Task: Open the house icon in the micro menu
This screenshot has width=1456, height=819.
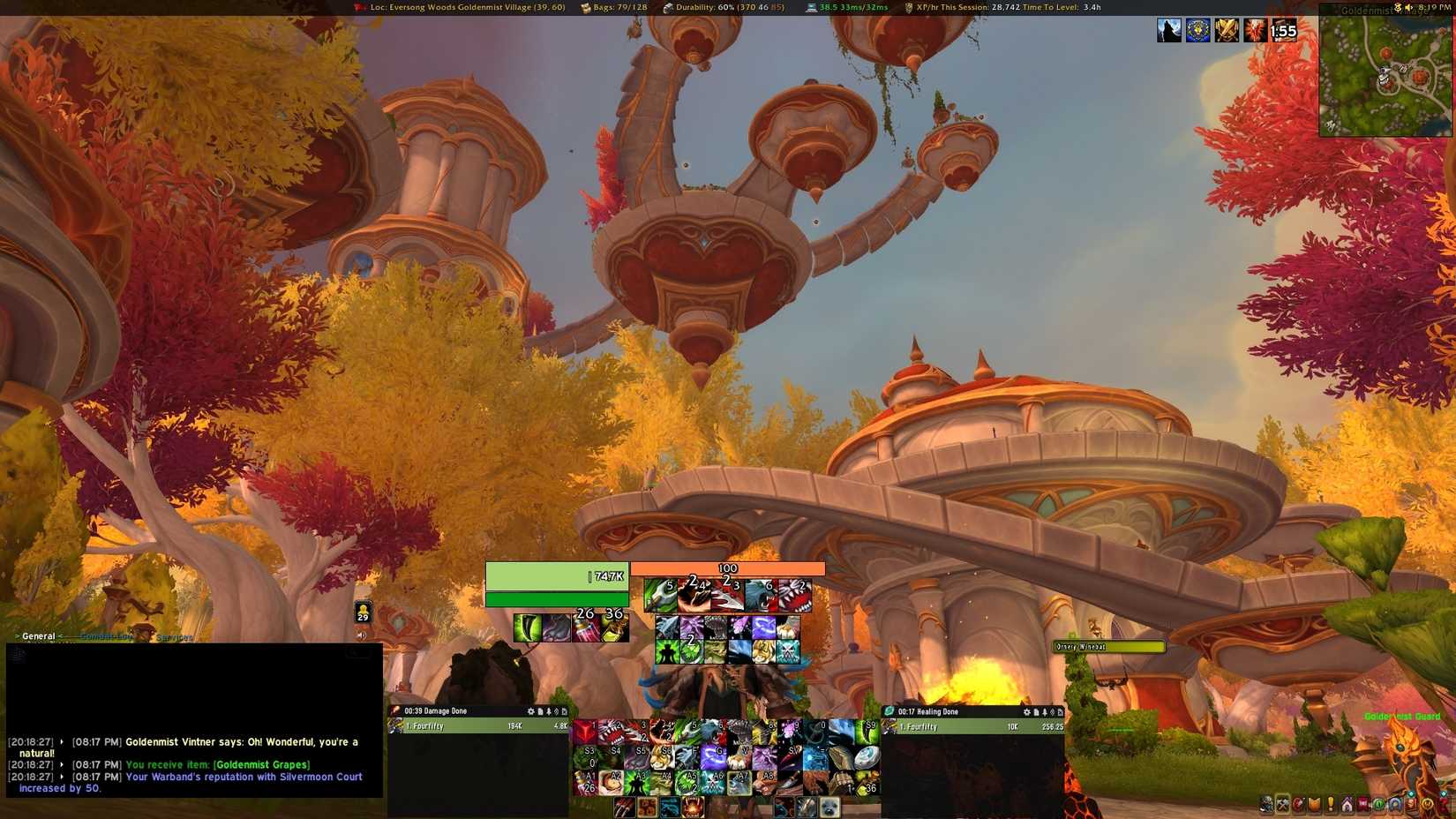Action: point(1347,804)
